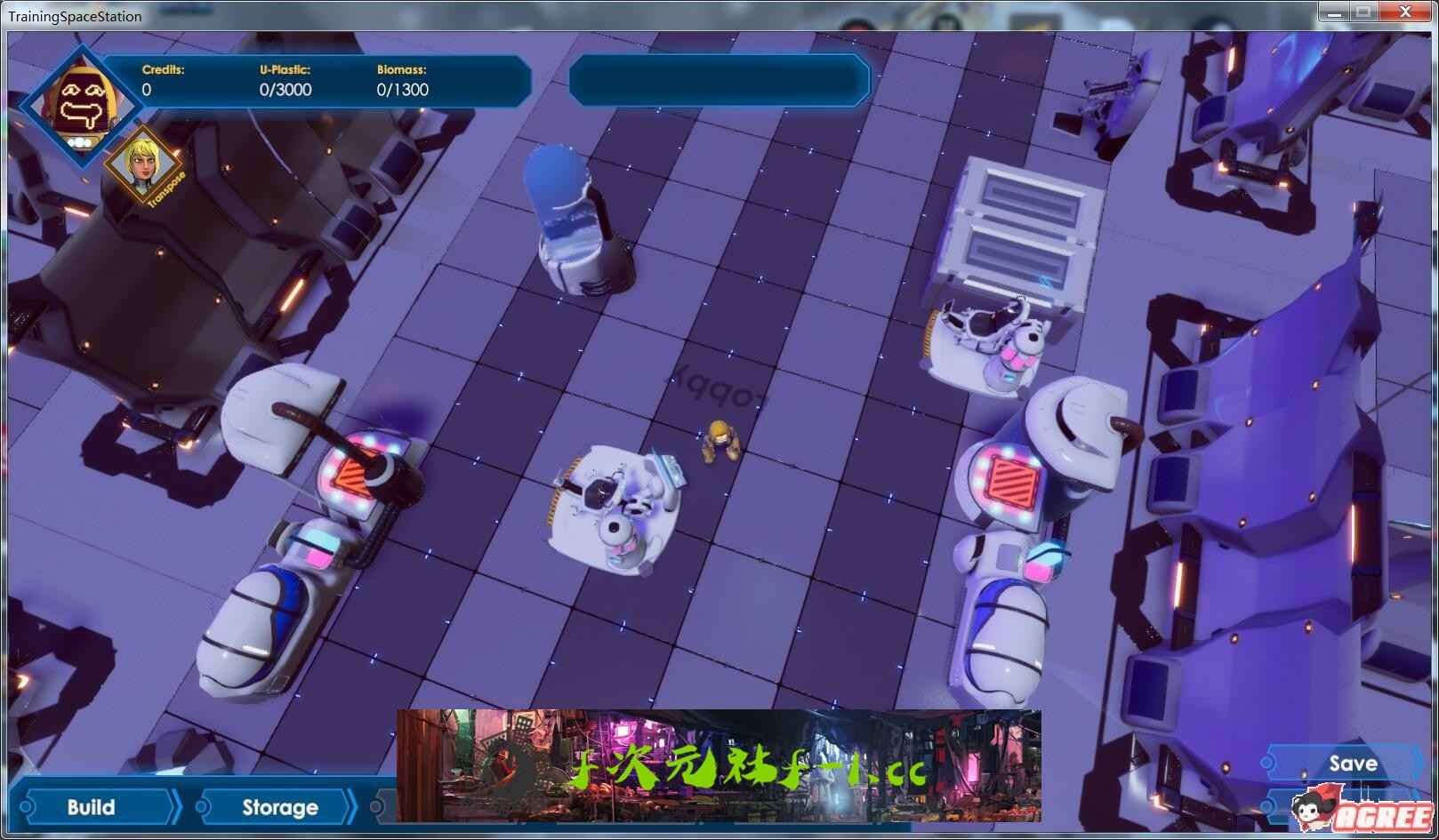
Task: Open the Build menu
Action: (x=92, y=807)
